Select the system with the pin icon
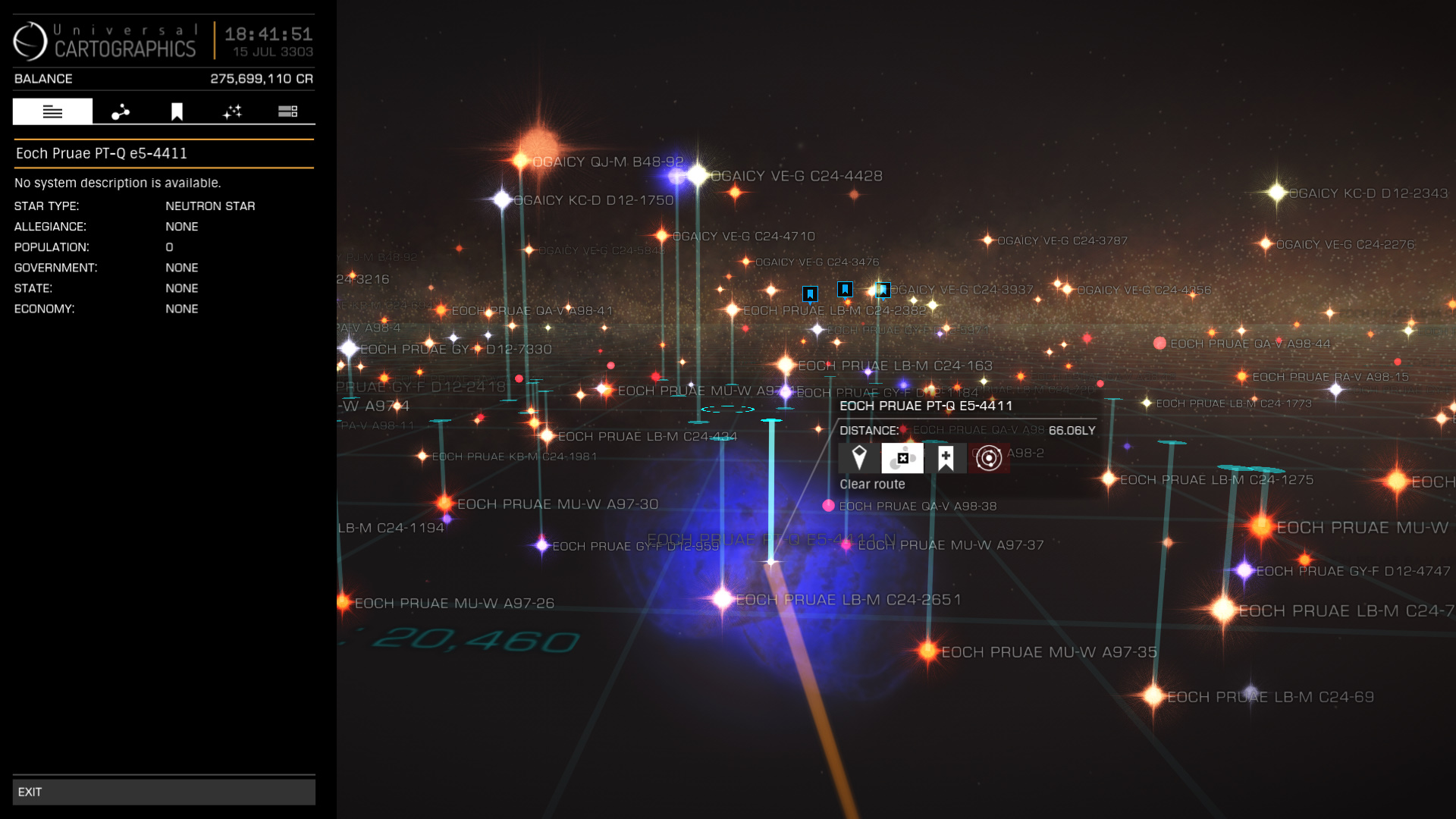 click(x=859, y=458)
